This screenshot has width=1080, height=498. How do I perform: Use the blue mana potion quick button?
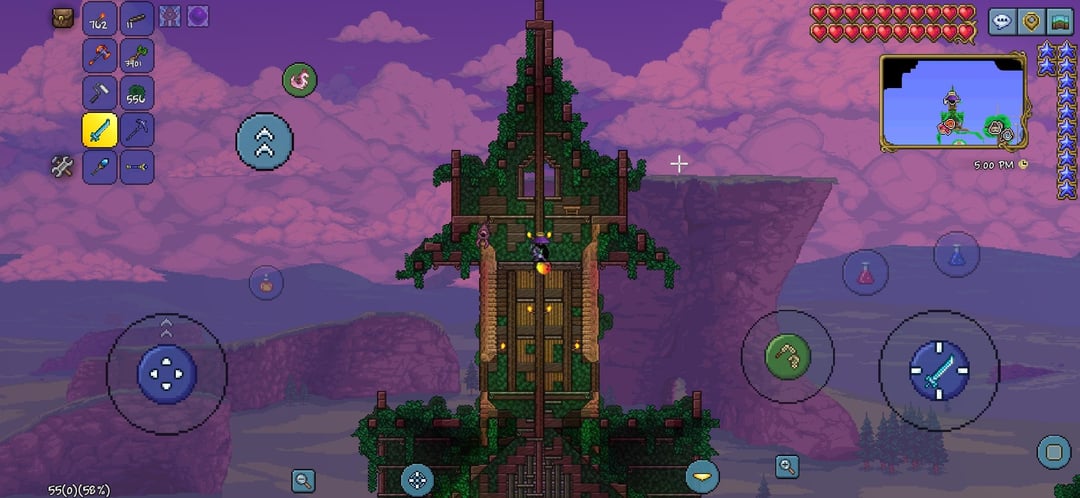[x=956, y=254]
